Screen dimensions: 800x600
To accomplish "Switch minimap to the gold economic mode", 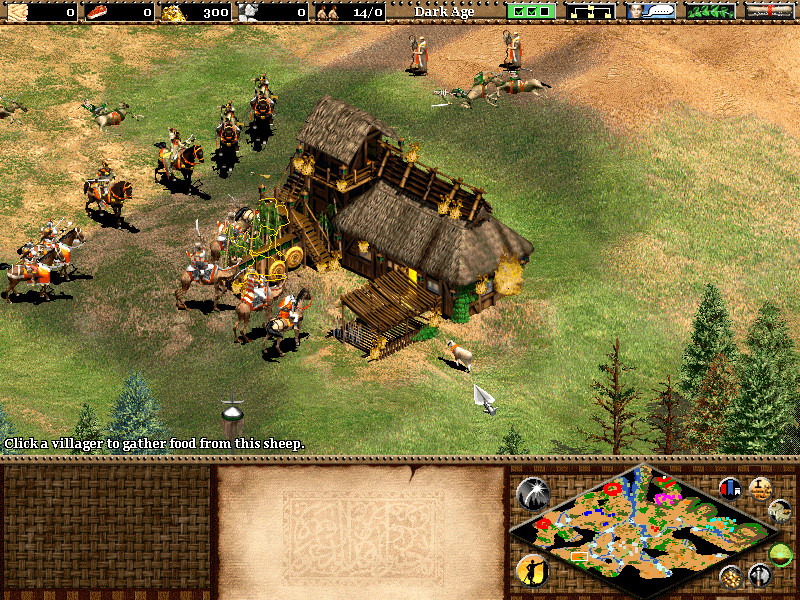I will [x=731, y=575].
